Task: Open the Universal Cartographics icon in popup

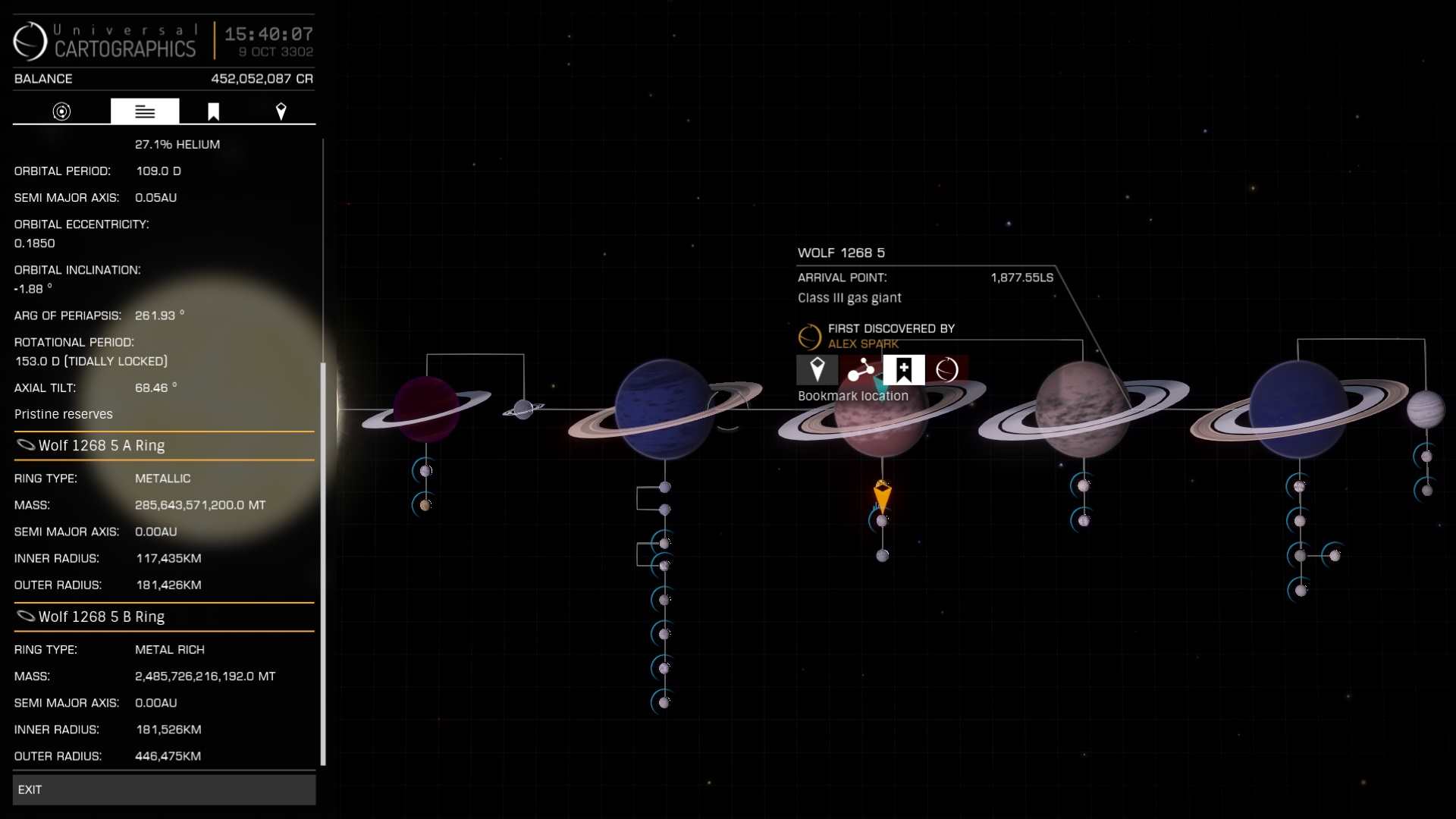Action: point(946,370)
